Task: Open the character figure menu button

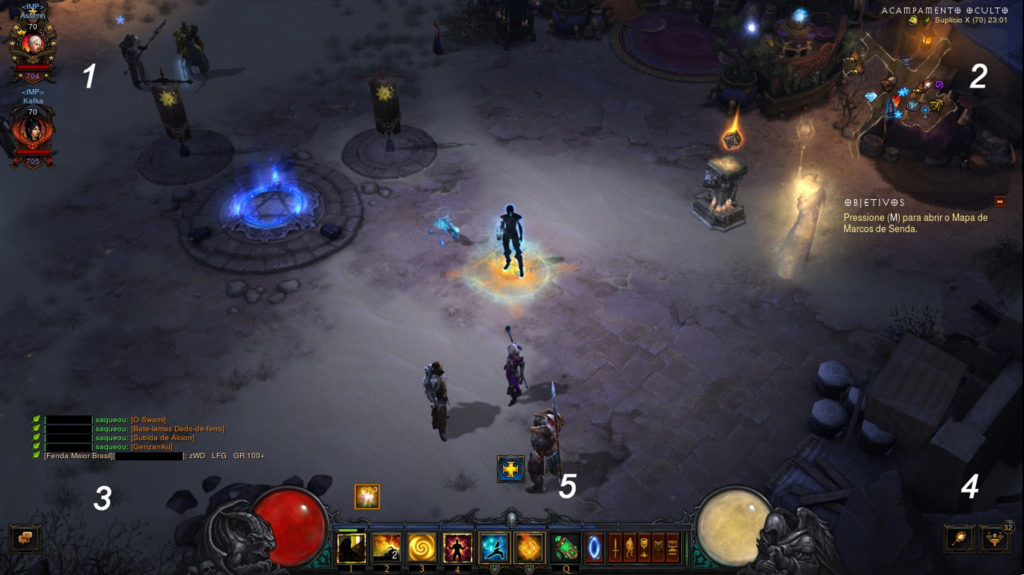Action: pyautogui.click(x=630, y=548)
